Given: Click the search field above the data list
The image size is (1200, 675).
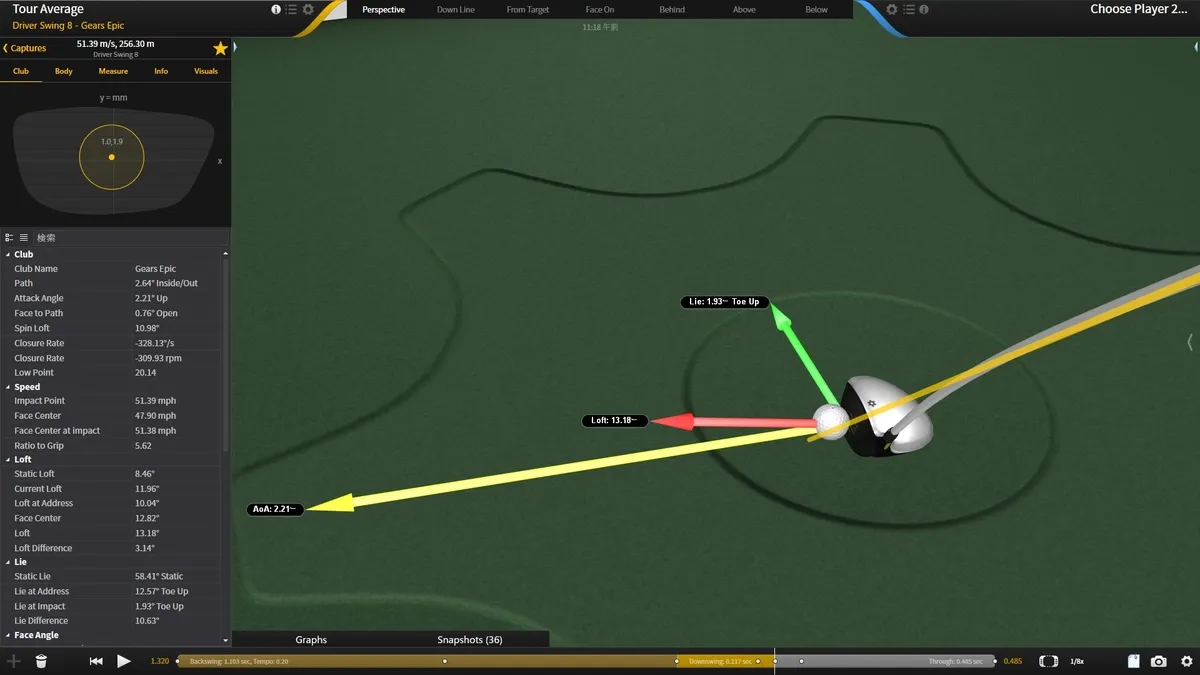Looking at the screenshot, I should [120, 238].
